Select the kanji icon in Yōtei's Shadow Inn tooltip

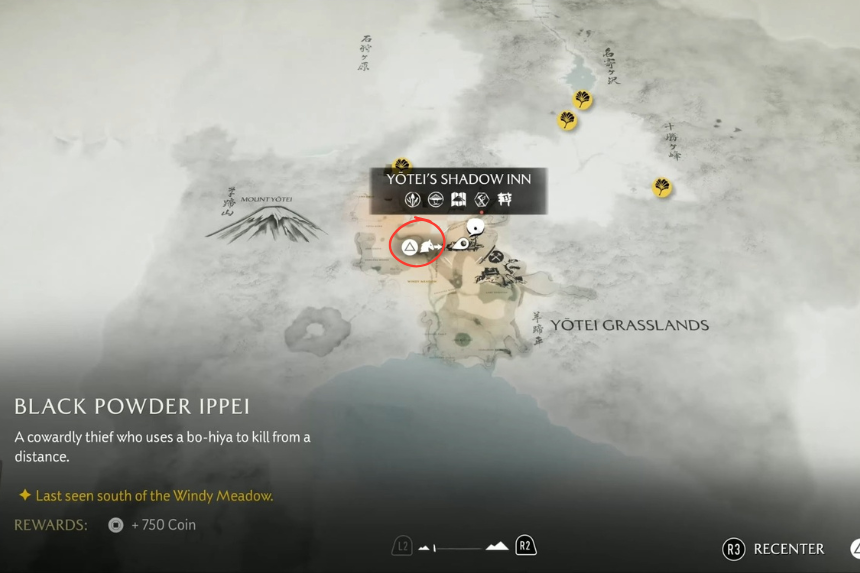(x=505, y=200)
